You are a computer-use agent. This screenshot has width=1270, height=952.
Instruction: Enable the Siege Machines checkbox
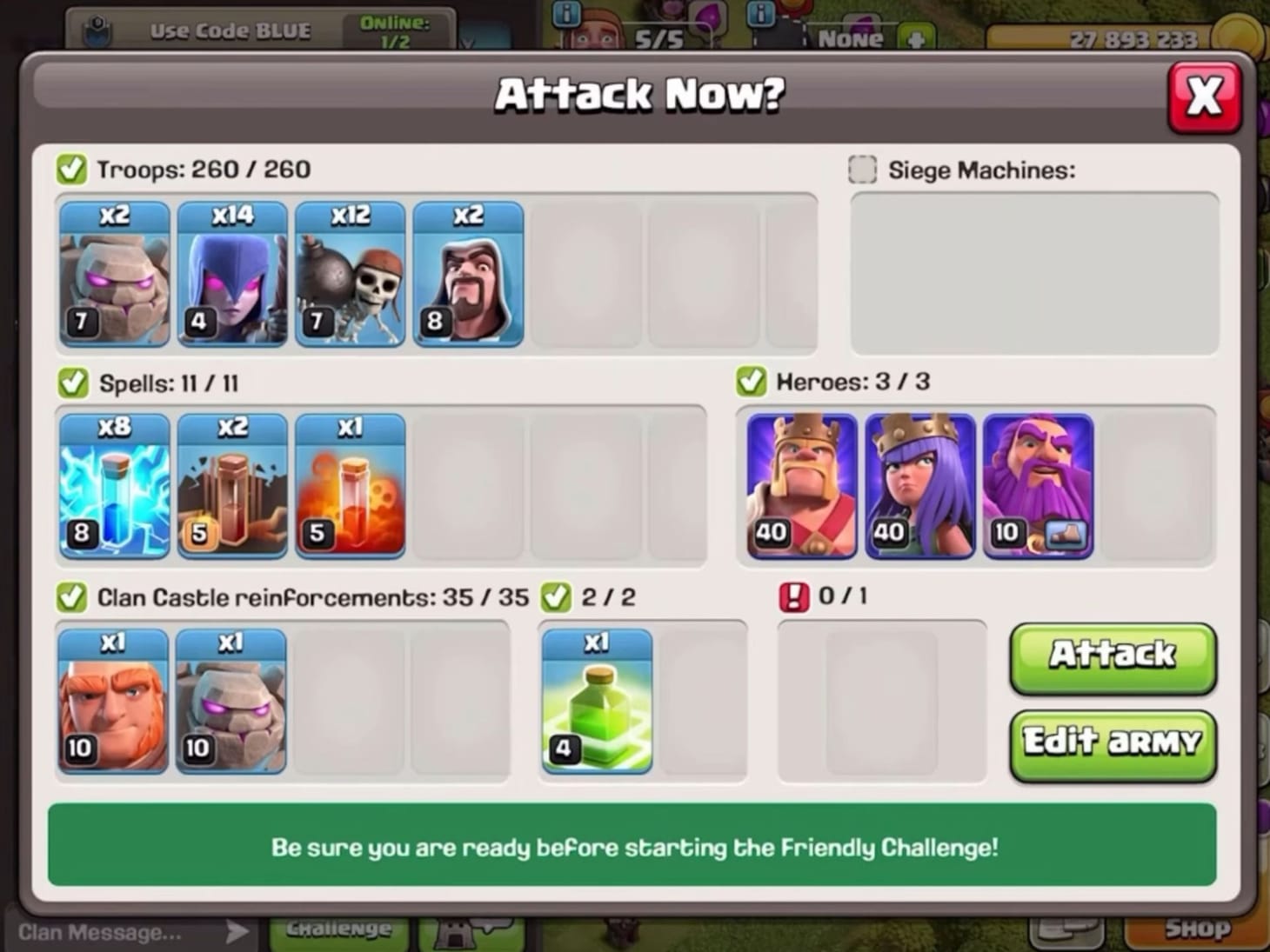pos(861,170)
